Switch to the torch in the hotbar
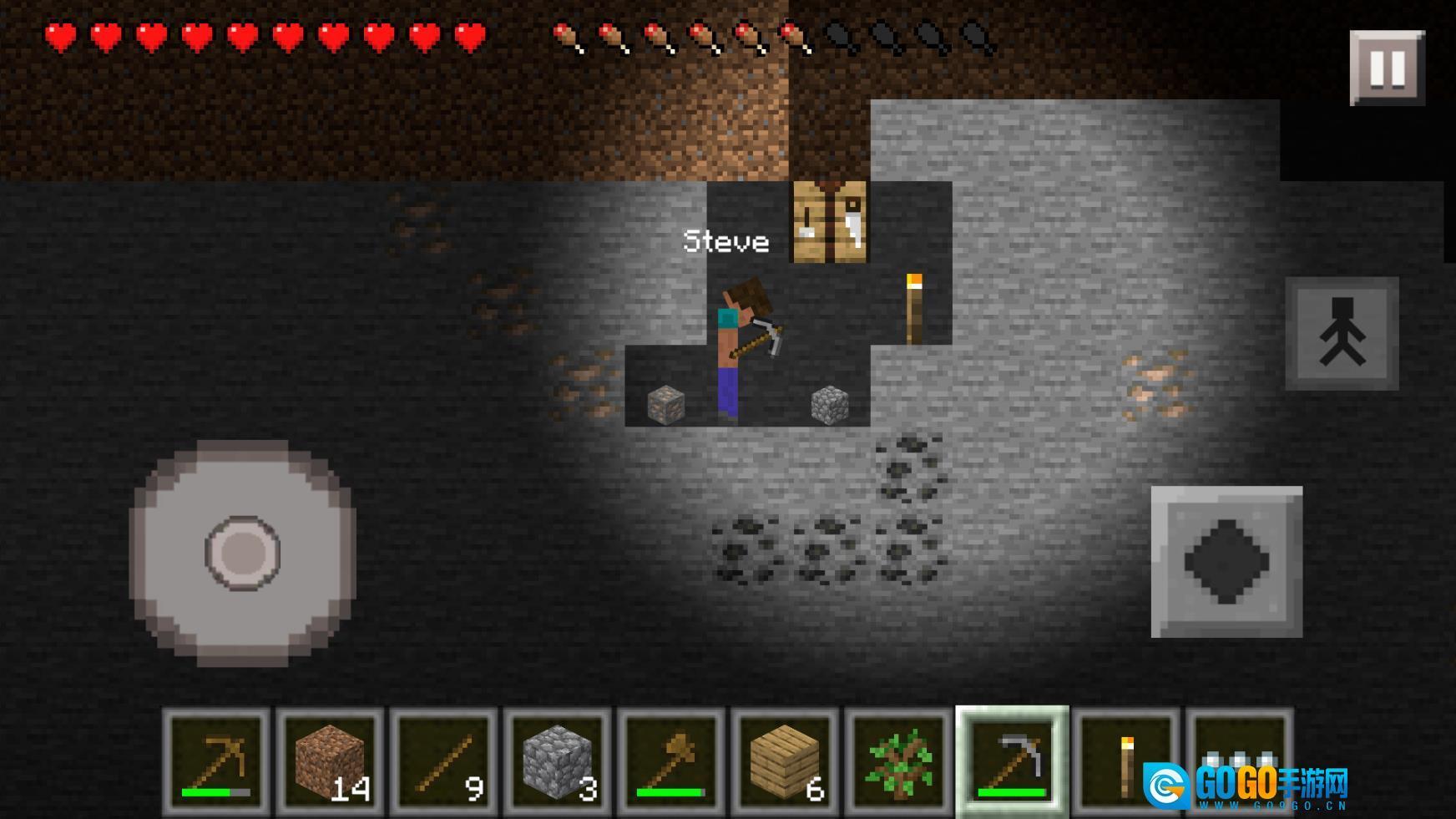This screenshot has height=819, width=1456. [x=1125, y=761]
